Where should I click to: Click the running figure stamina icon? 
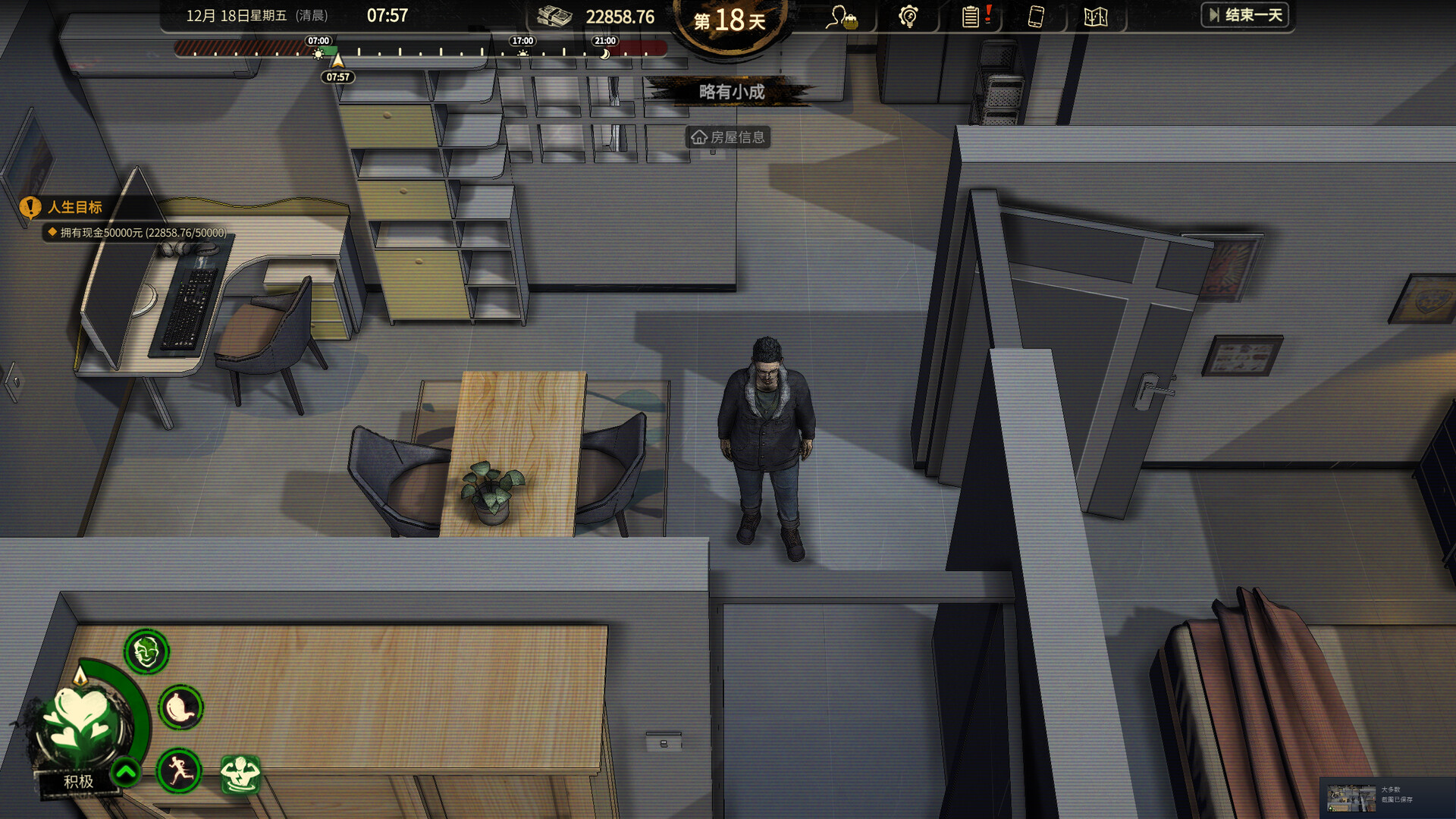point(179,770)
